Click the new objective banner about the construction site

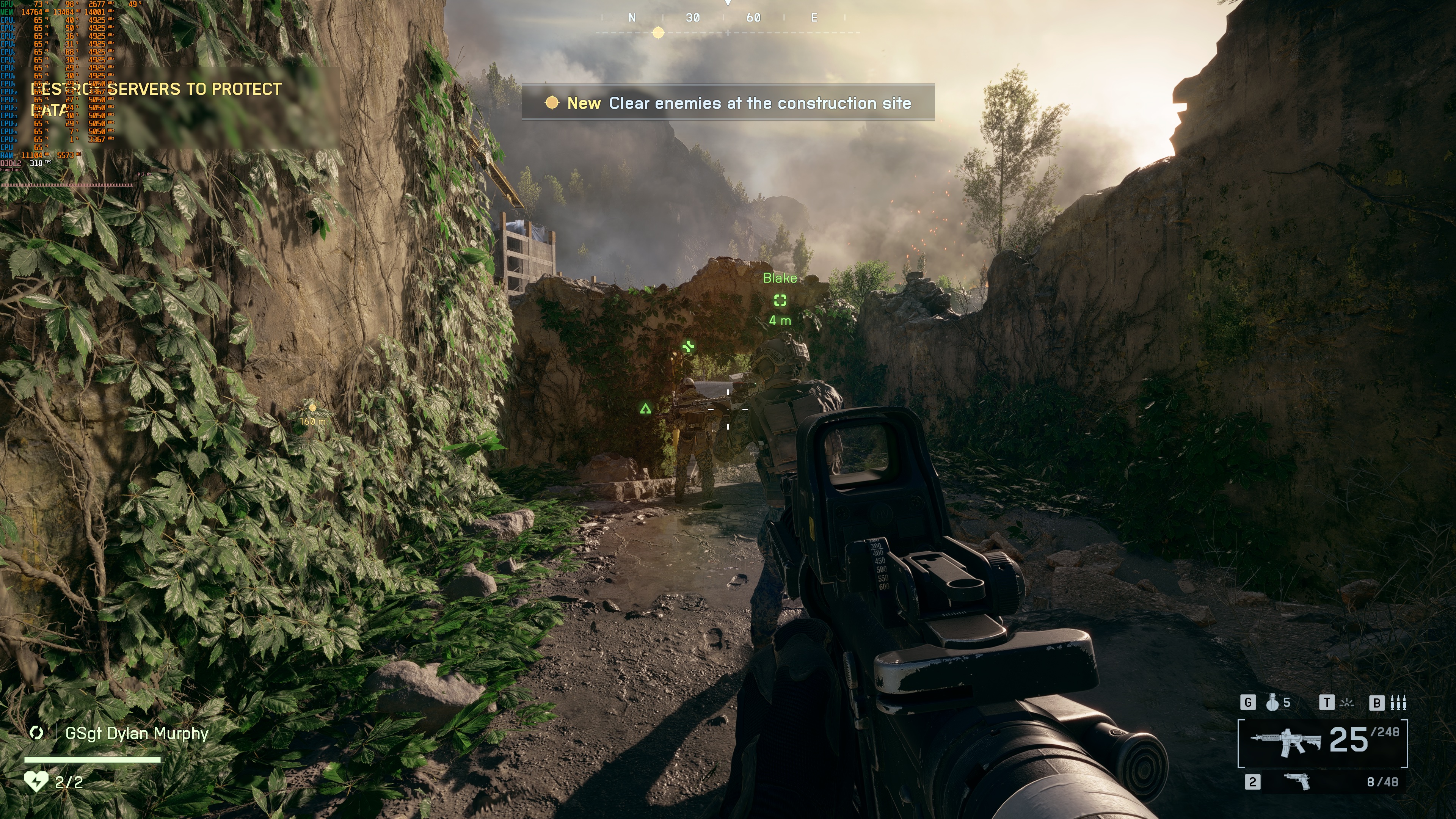(728, 103)
